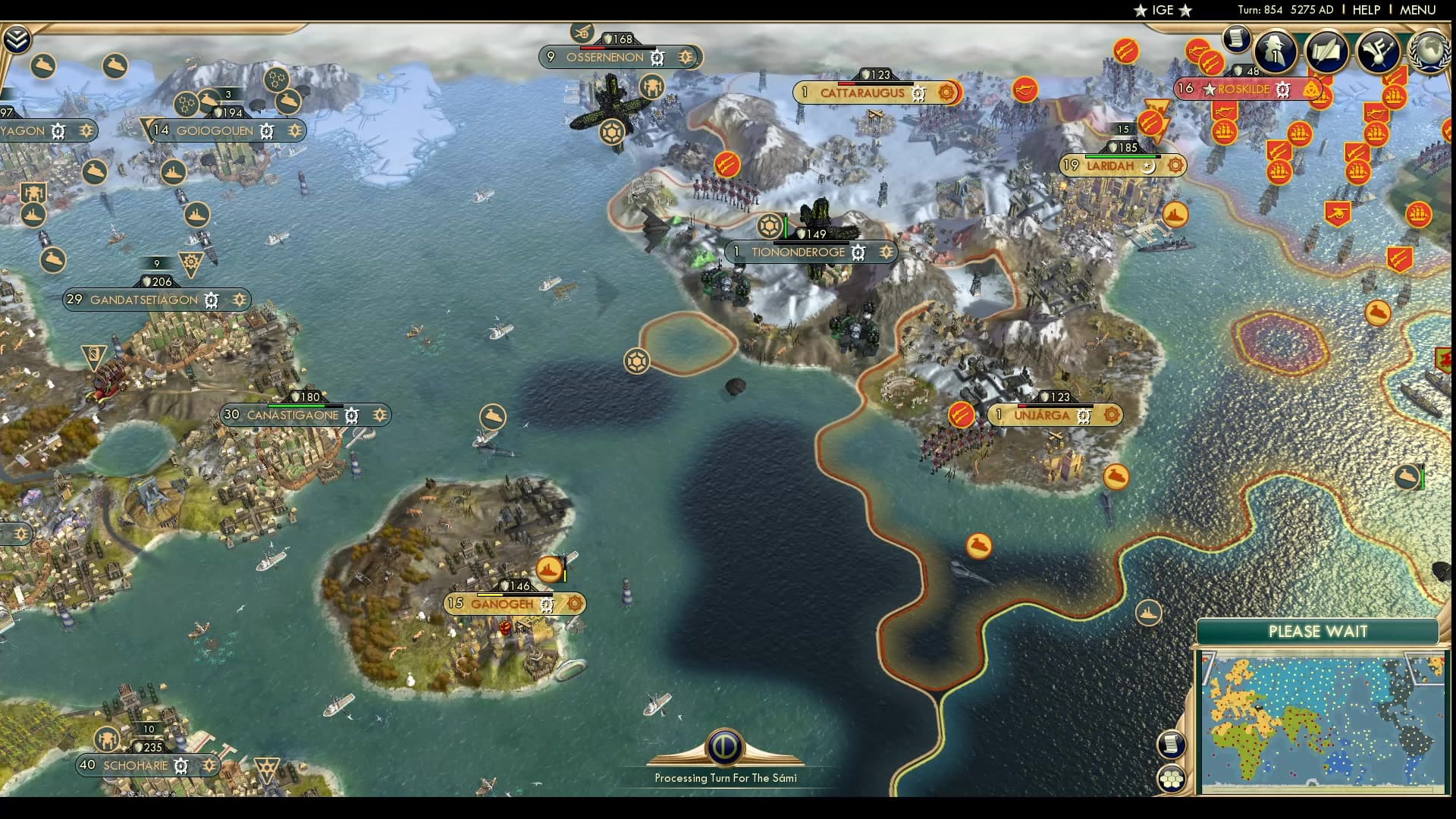This screenshot has height=819, width=1456.
Task: Open the Culture overview winged icon
Action: (x=1380, y=52)
